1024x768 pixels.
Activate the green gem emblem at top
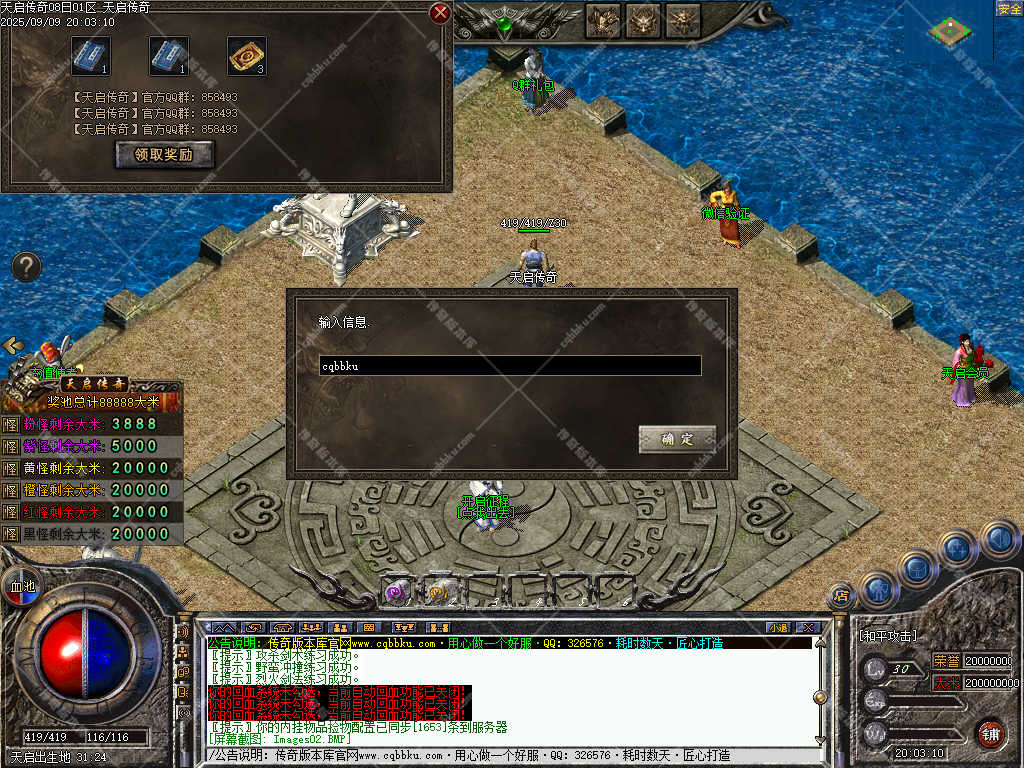(505, 22)
